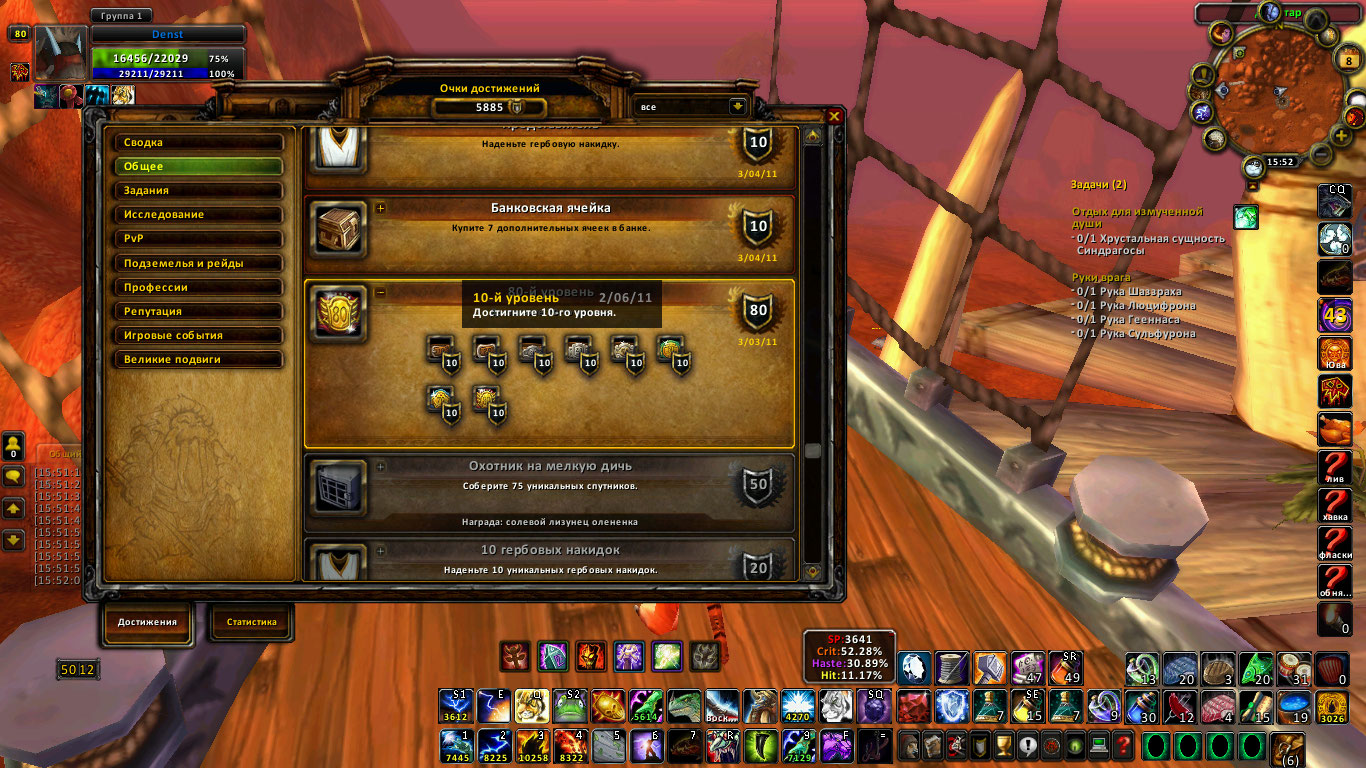
Task: Switch to the Статистика tab
Action: click(251, 622)
